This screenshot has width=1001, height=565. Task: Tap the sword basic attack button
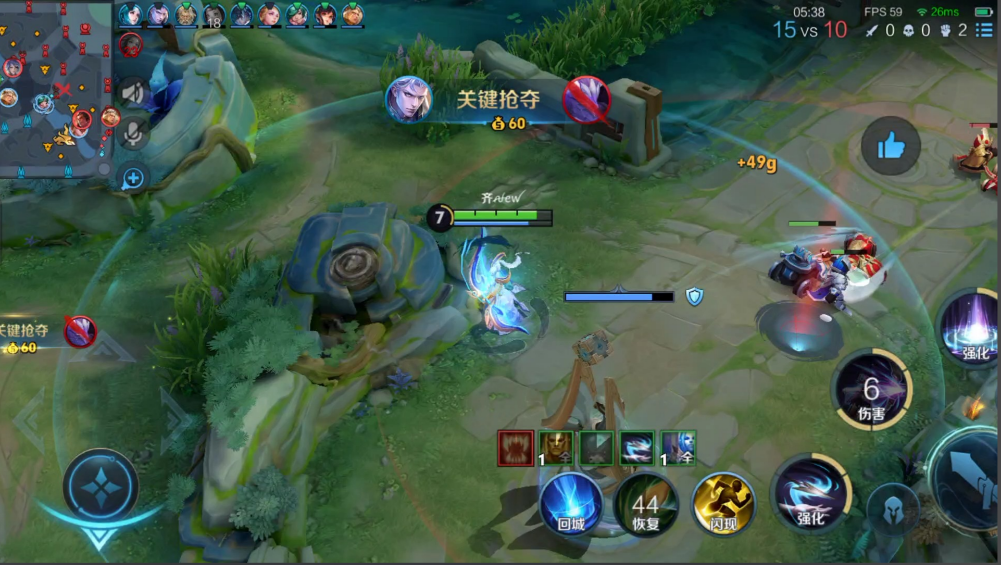coord(968,477)
